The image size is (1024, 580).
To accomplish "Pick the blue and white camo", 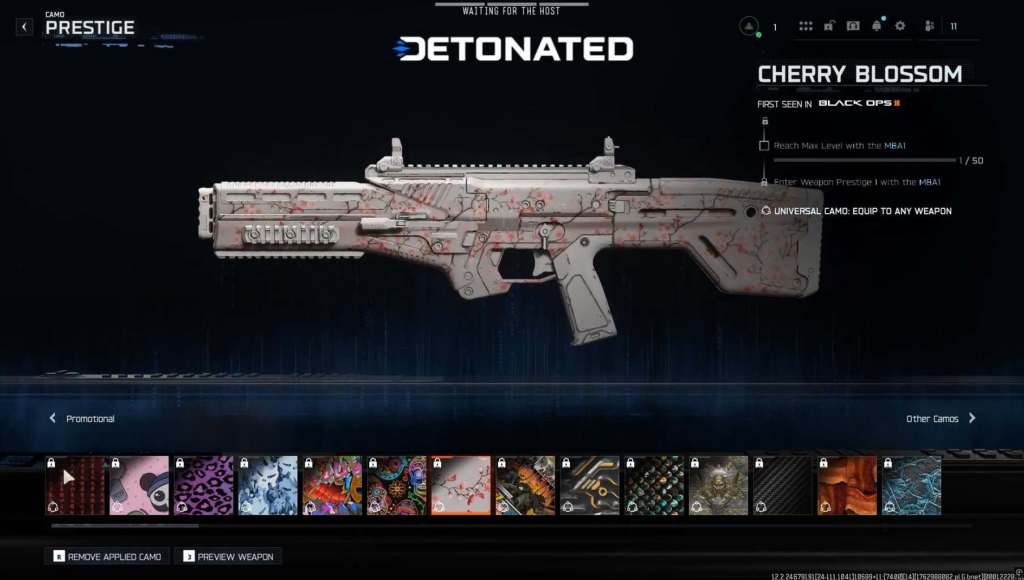I will [x=268, y=486].
